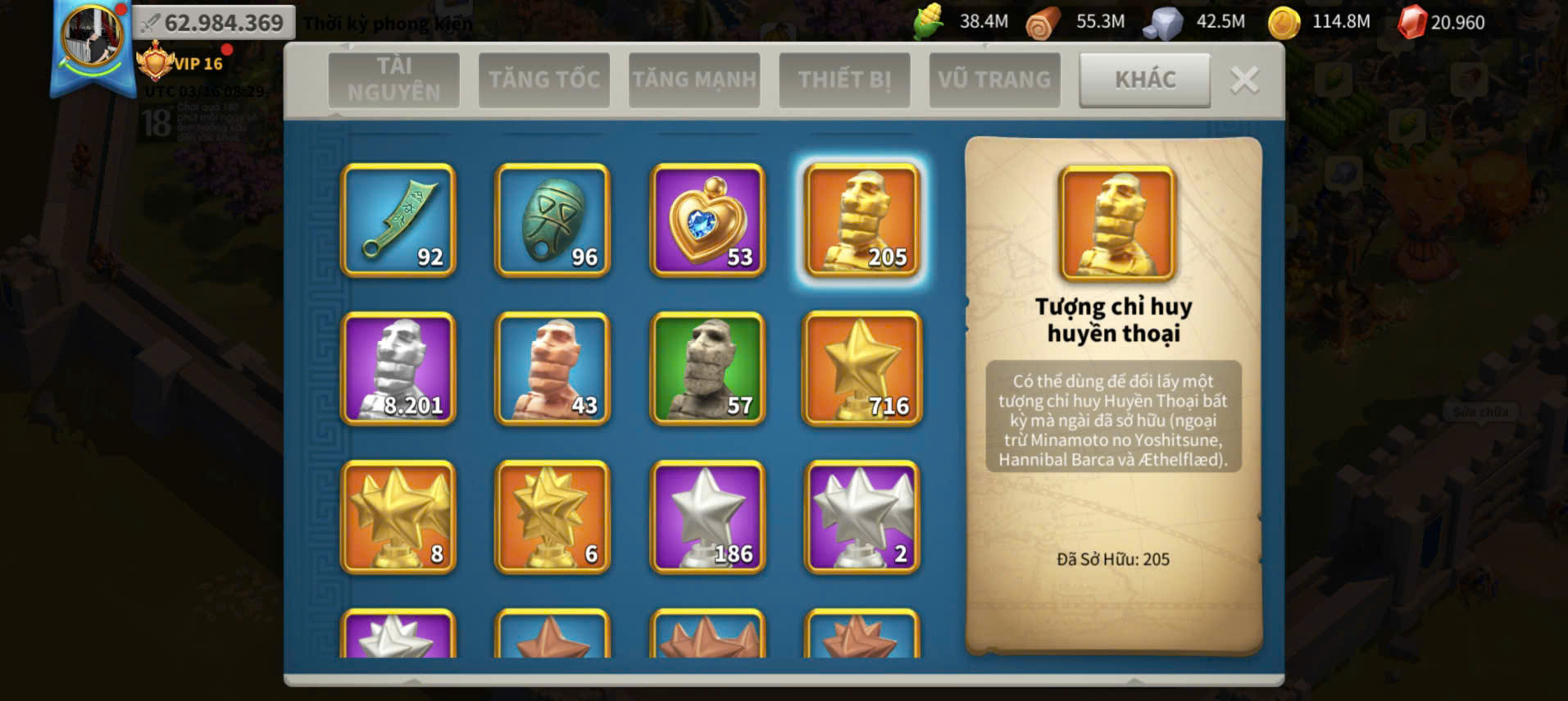Viewport: 1568px width, 701px height.
Task: Select the green knife coin item
Action: point(398,221)
